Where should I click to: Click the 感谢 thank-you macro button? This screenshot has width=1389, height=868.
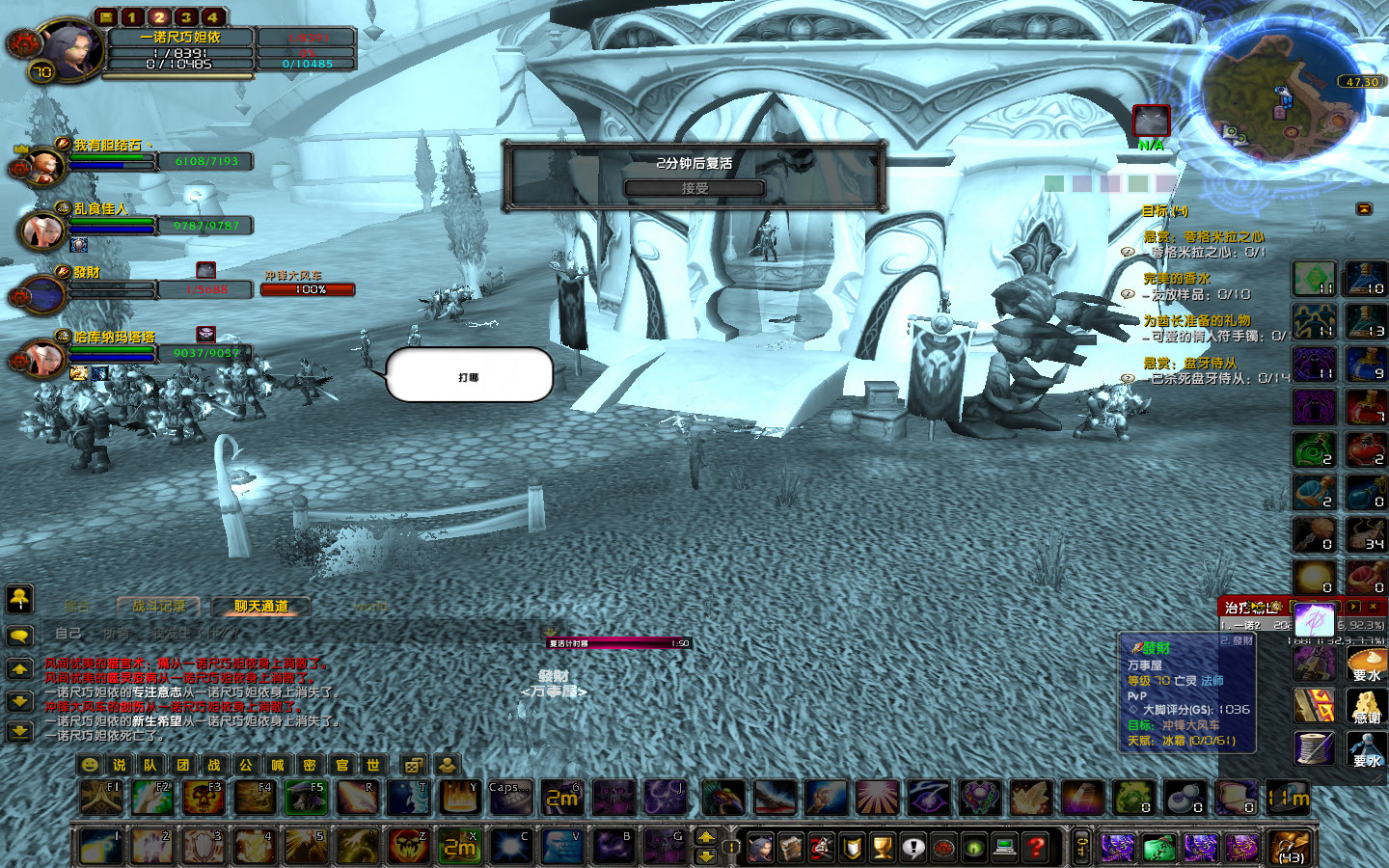pyautogui.click(x=1366, y=707)
